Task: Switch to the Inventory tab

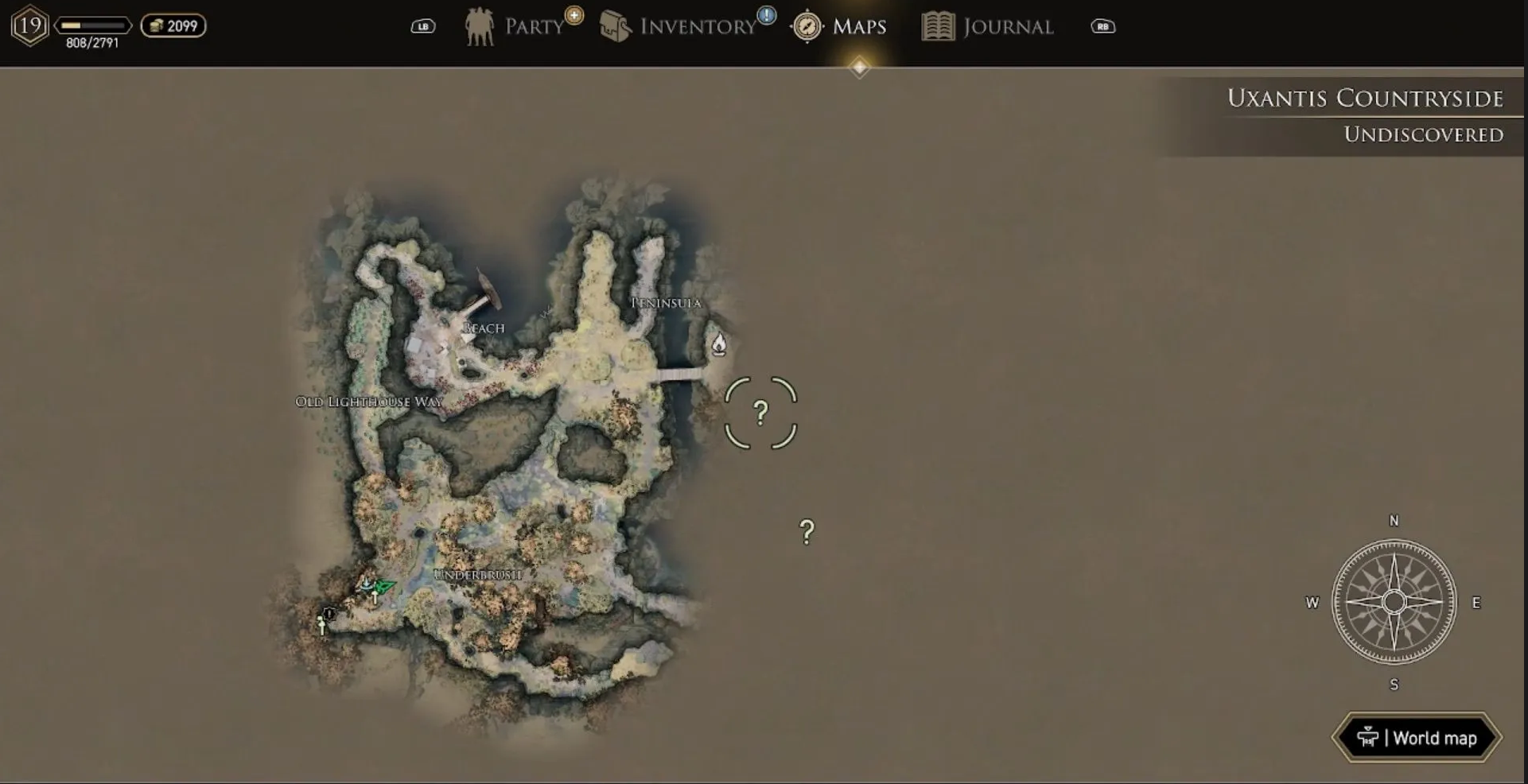Action: tap(686, 26)
